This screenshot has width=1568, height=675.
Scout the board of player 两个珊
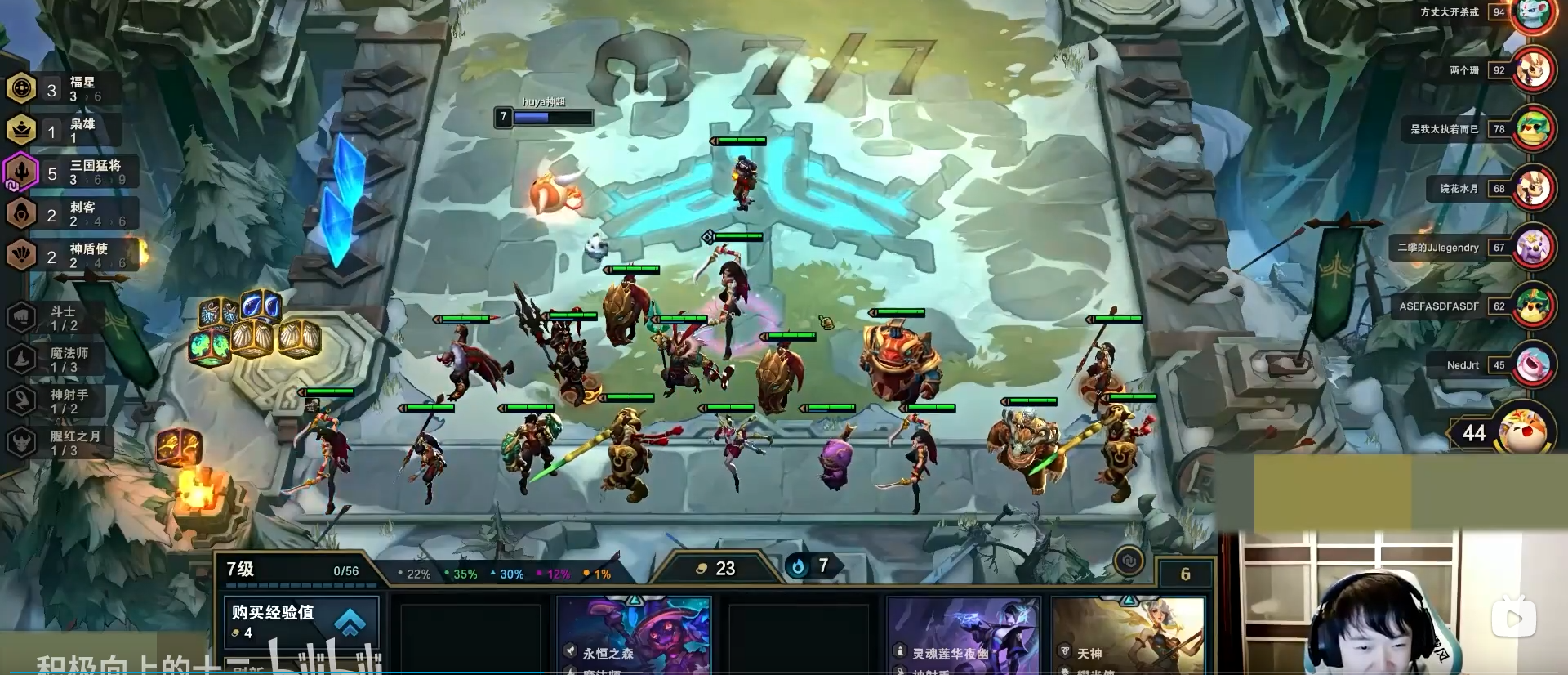point(1533,71)
